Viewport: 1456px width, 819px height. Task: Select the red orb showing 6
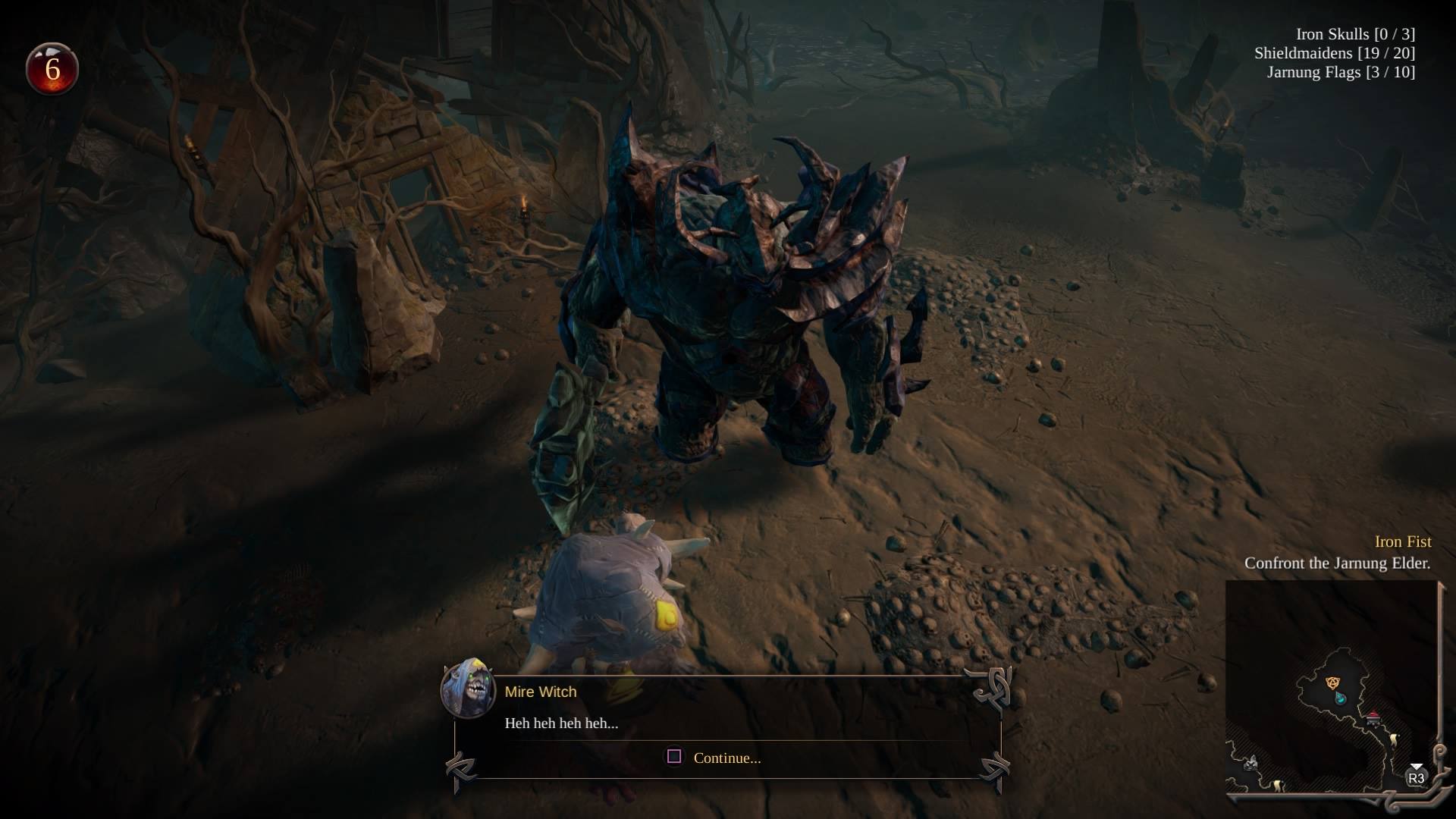[x=52, y=69]
